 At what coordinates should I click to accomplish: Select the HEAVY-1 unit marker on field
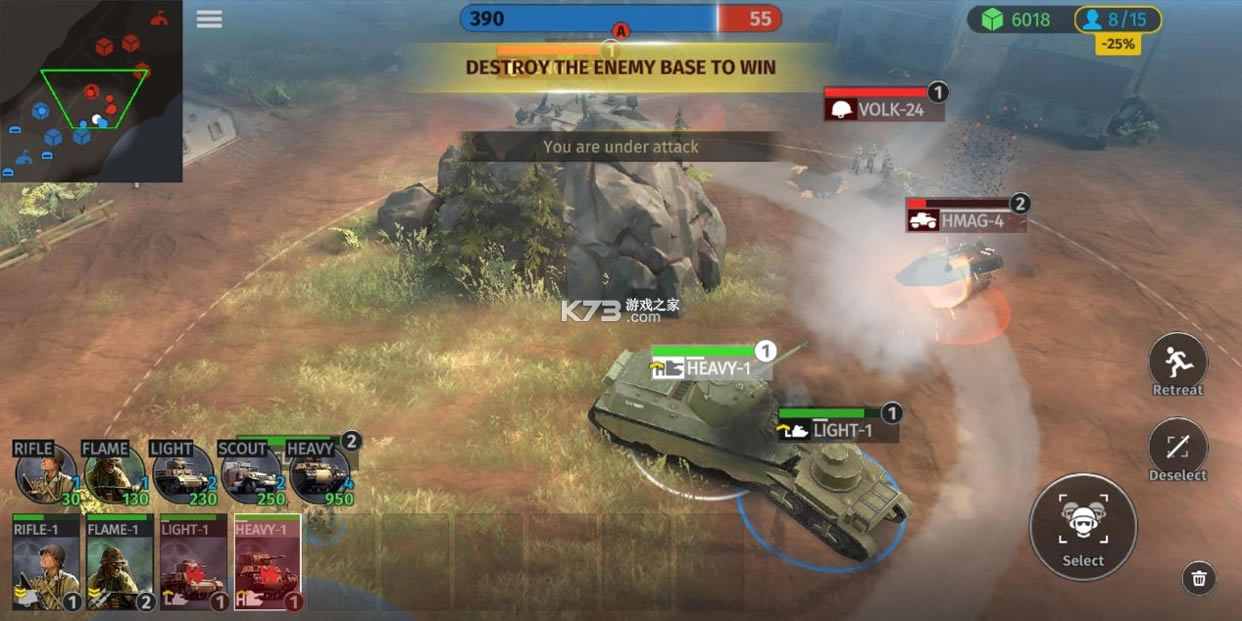711,367
